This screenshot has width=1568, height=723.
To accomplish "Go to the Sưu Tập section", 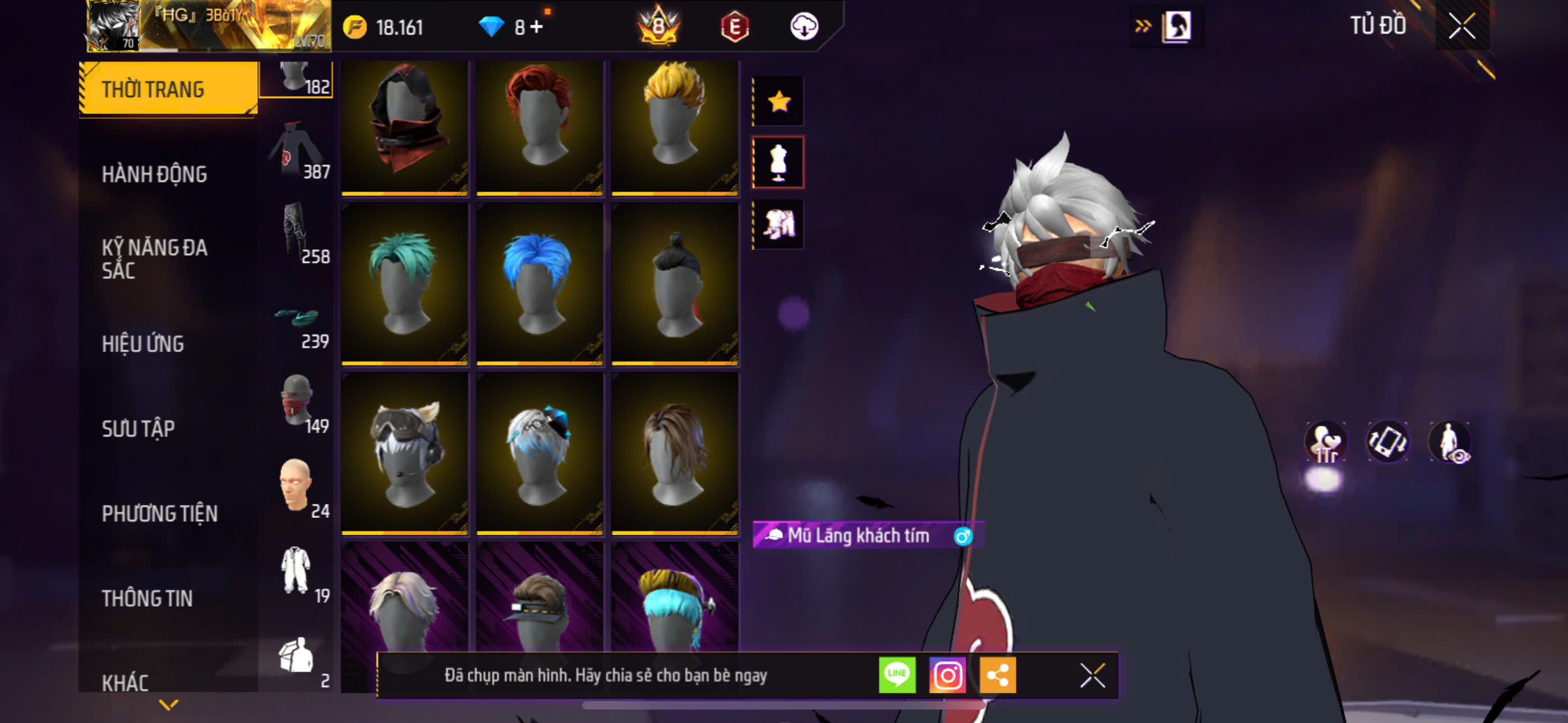I will [138, 428].
